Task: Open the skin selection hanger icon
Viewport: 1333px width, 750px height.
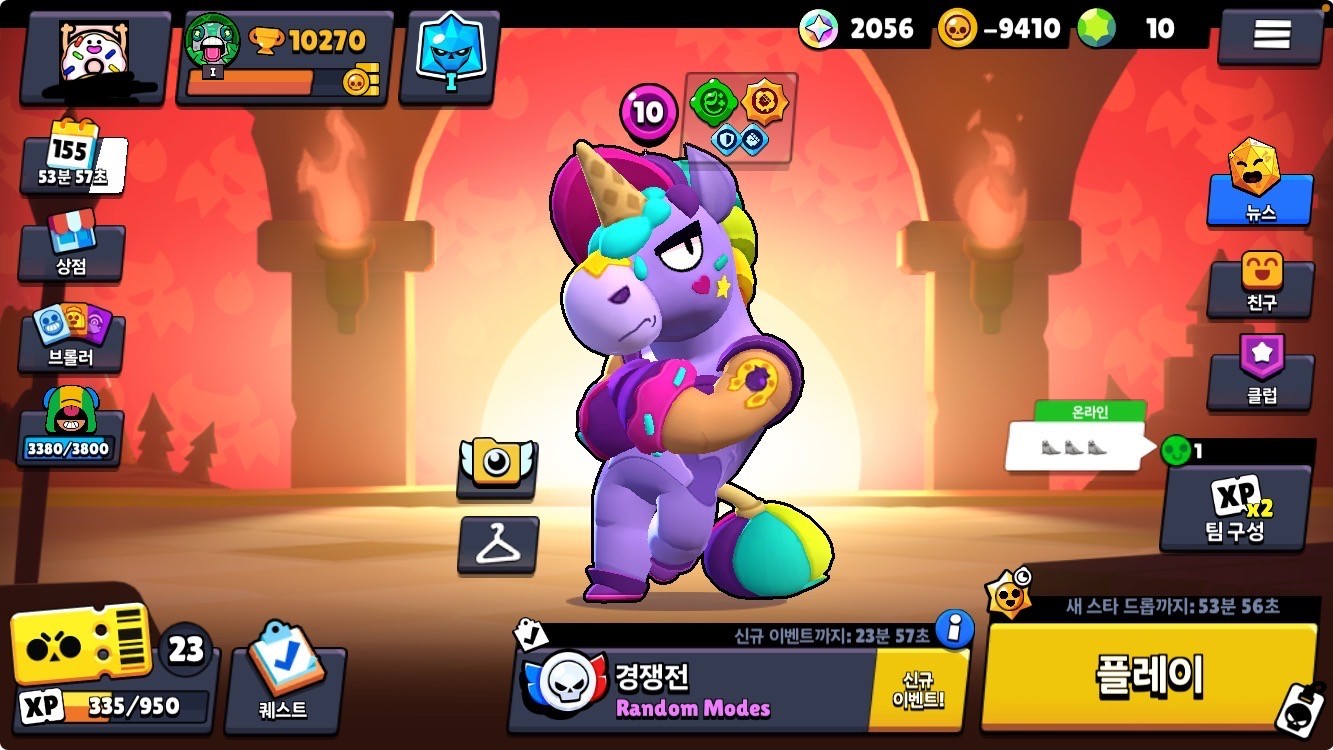Action: (497, 545)
